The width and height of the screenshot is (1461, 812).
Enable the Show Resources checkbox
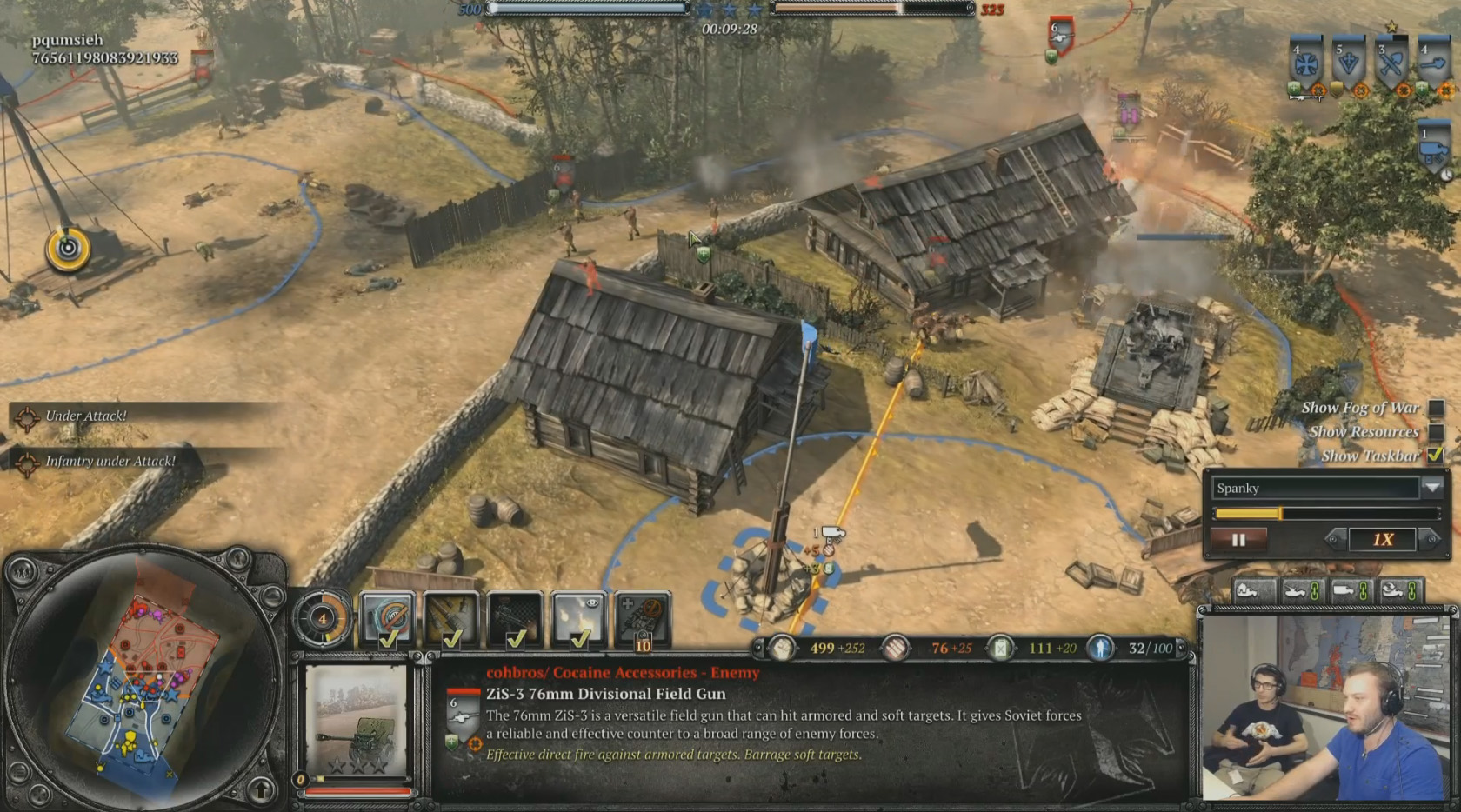[1436, 432]
